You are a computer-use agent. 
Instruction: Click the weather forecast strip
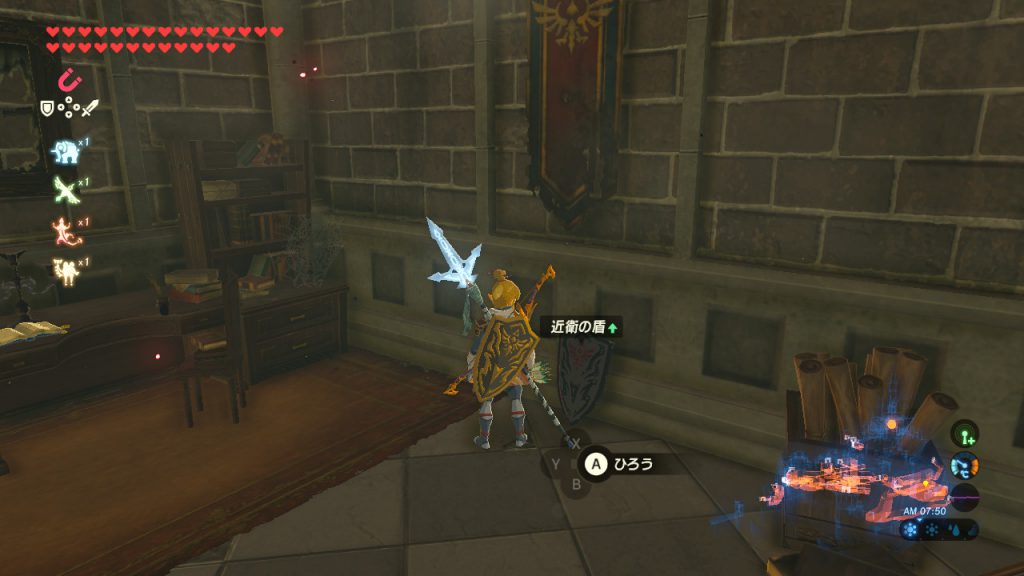(937, 530)
